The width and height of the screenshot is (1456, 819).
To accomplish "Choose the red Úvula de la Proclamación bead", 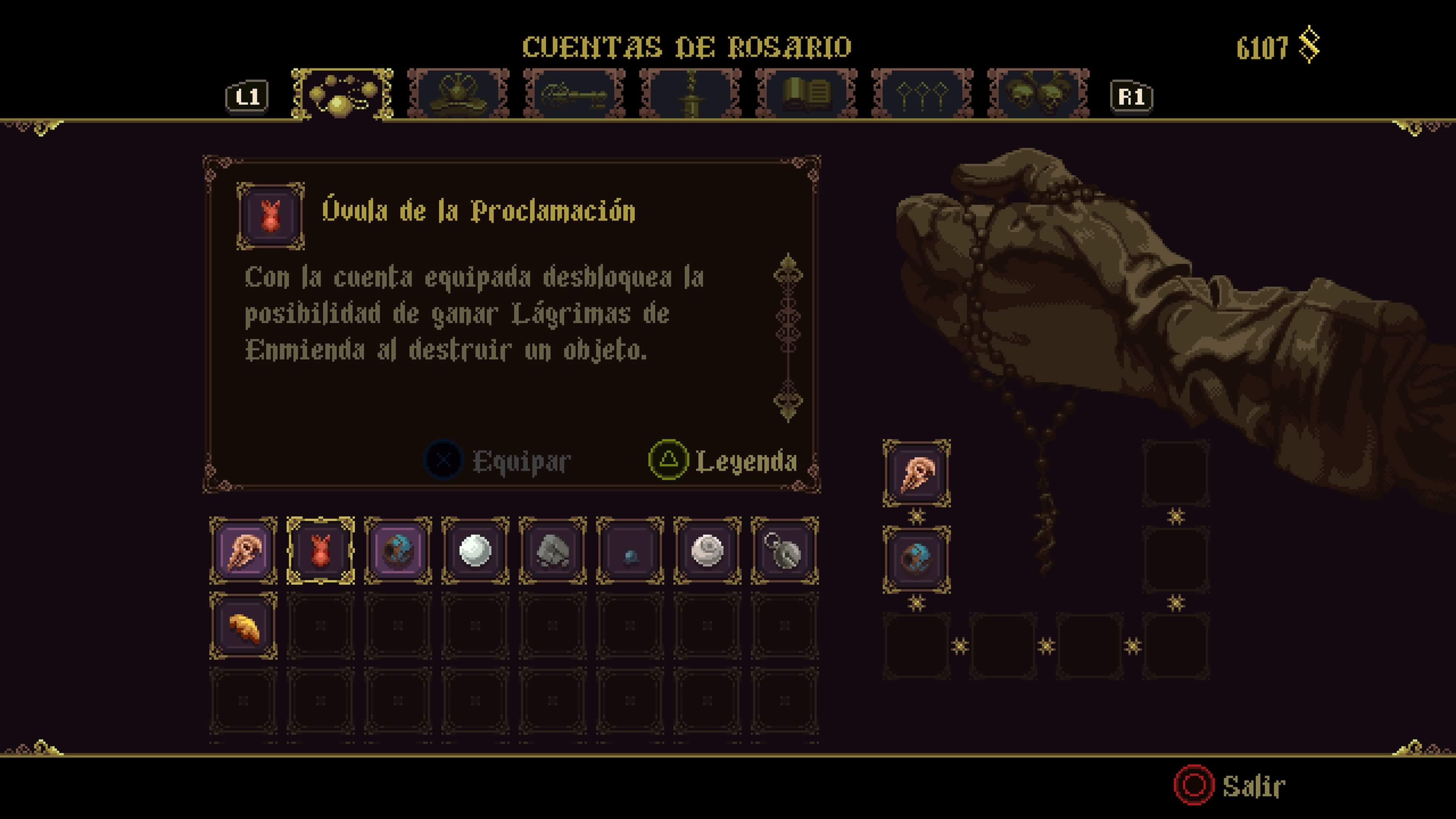I will click(320, 551).
